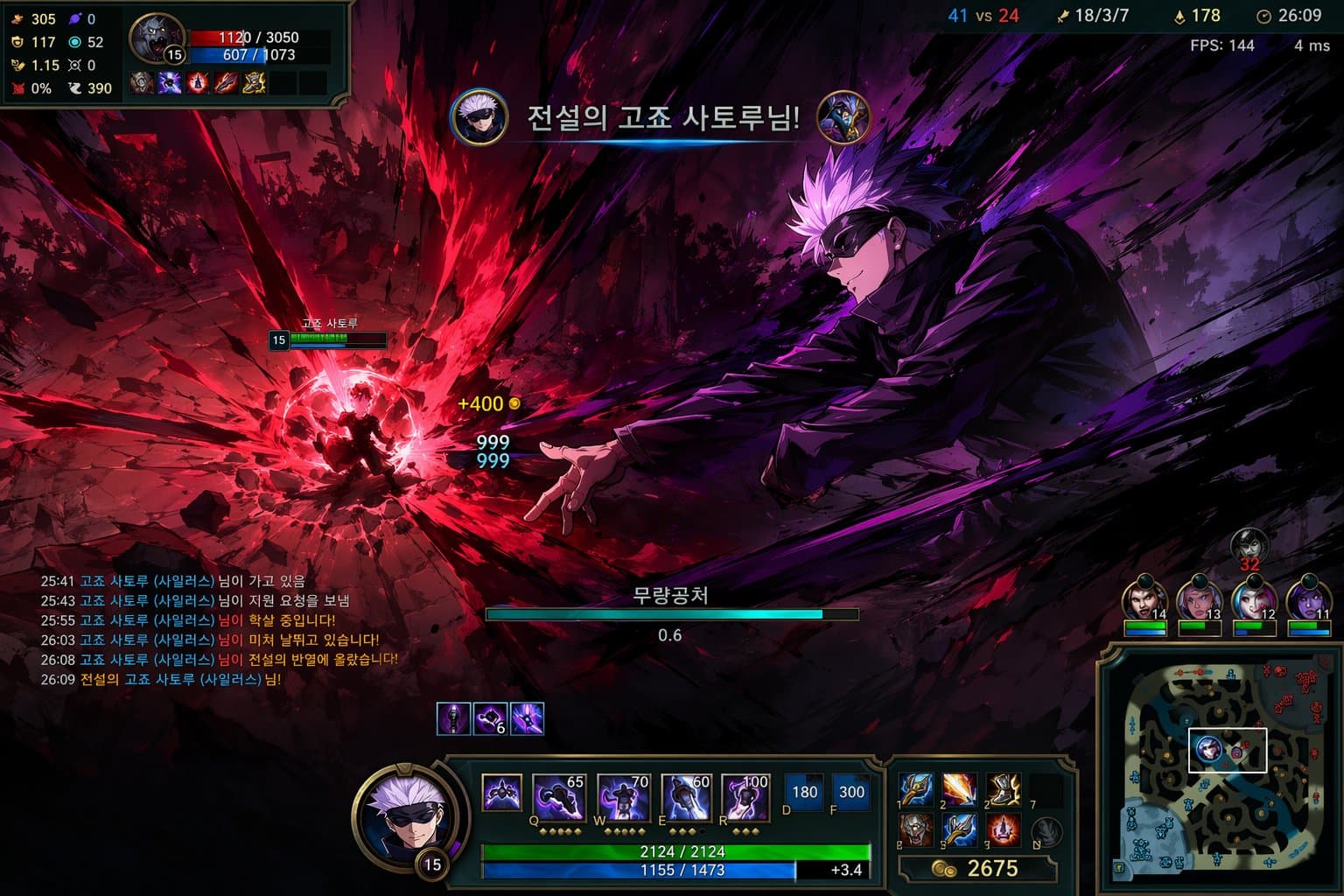The image size is (1344, 896).
Task: Select the level 14 ally portrait
Action: click(1144, 599)
